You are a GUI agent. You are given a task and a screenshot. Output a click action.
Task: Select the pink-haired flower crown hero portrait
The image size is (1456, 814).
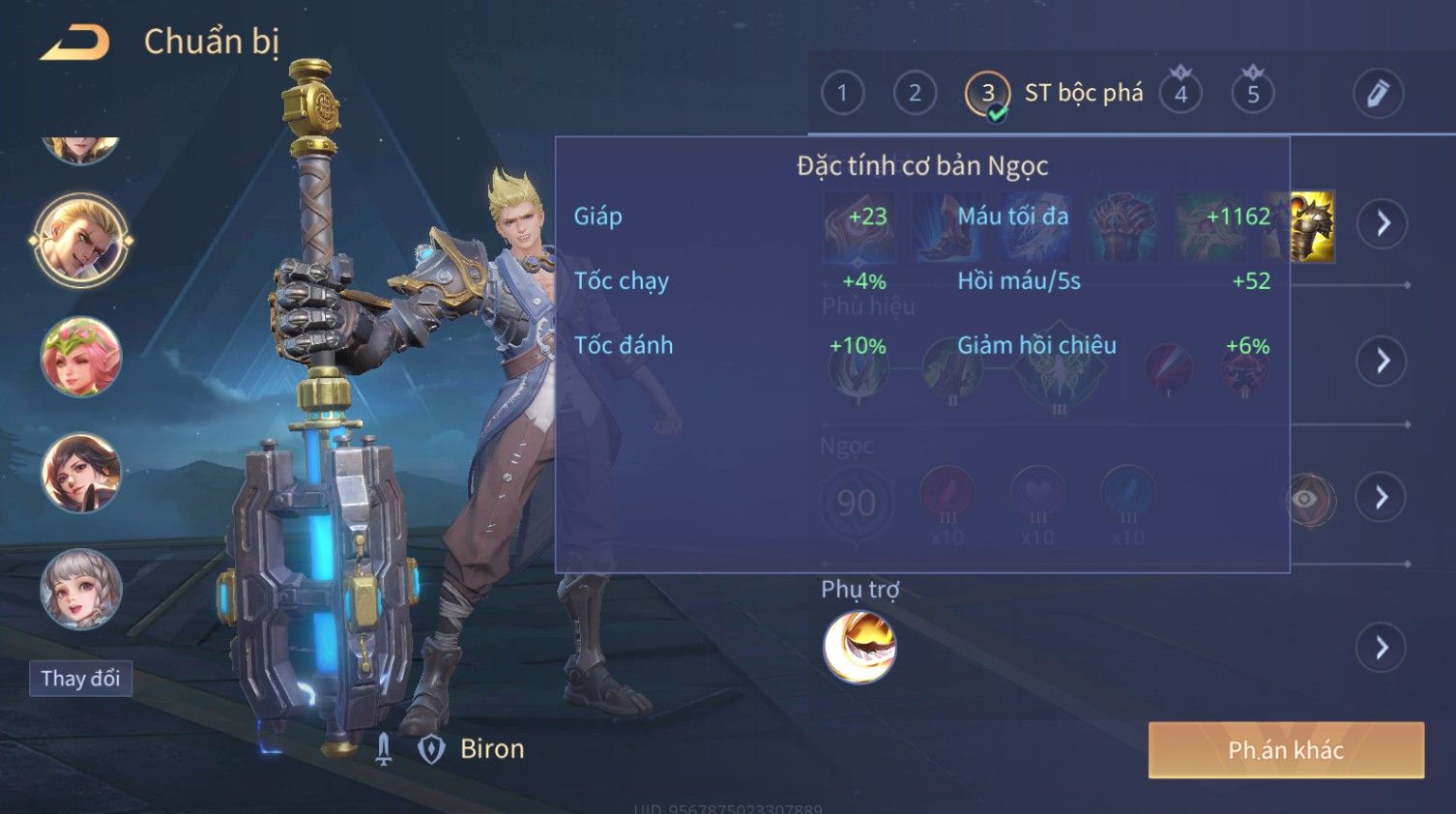[x=81, y=357]
